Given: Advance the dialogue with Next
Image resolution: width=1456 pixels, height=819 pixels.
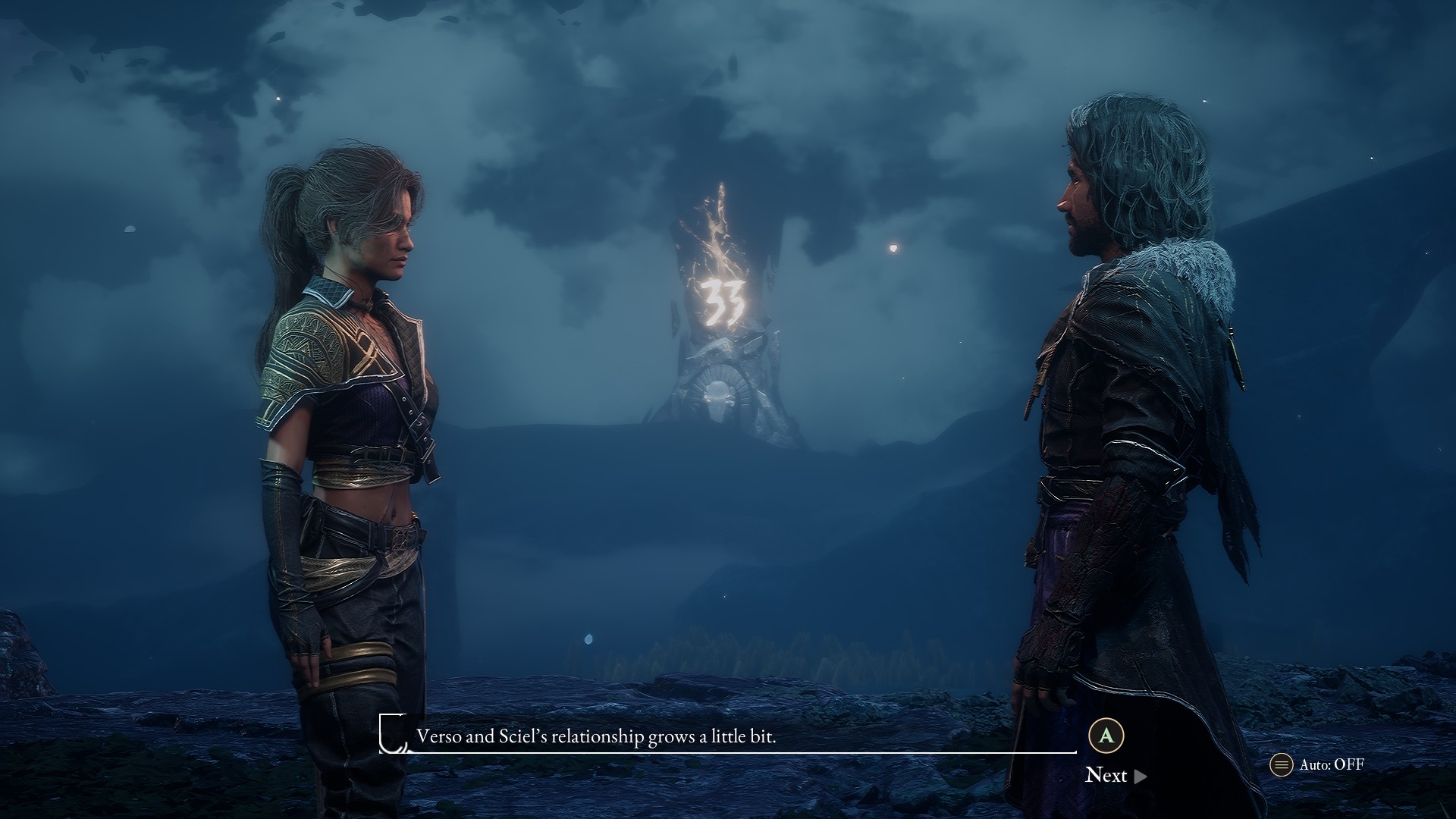Looking at the screenshot, I should click(1115, 775).
